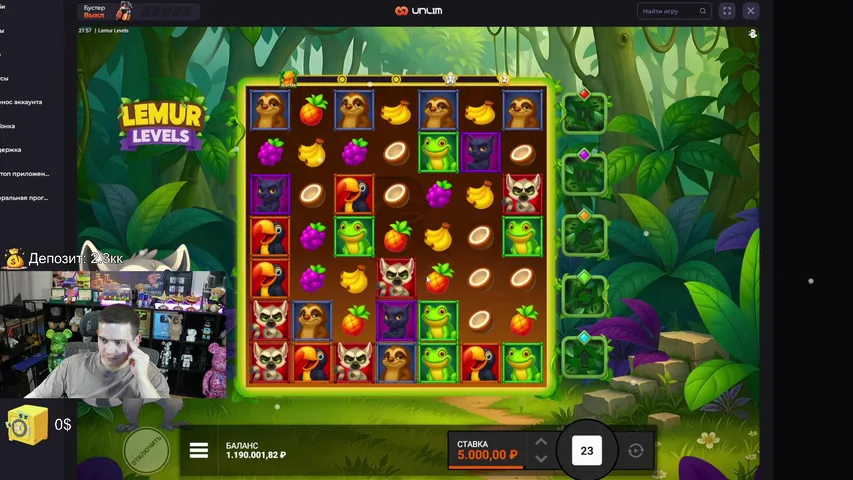Screen dimensions: 853x480
Task: Toggle fullscreen mode for the game
Action: tap(727, 11)
